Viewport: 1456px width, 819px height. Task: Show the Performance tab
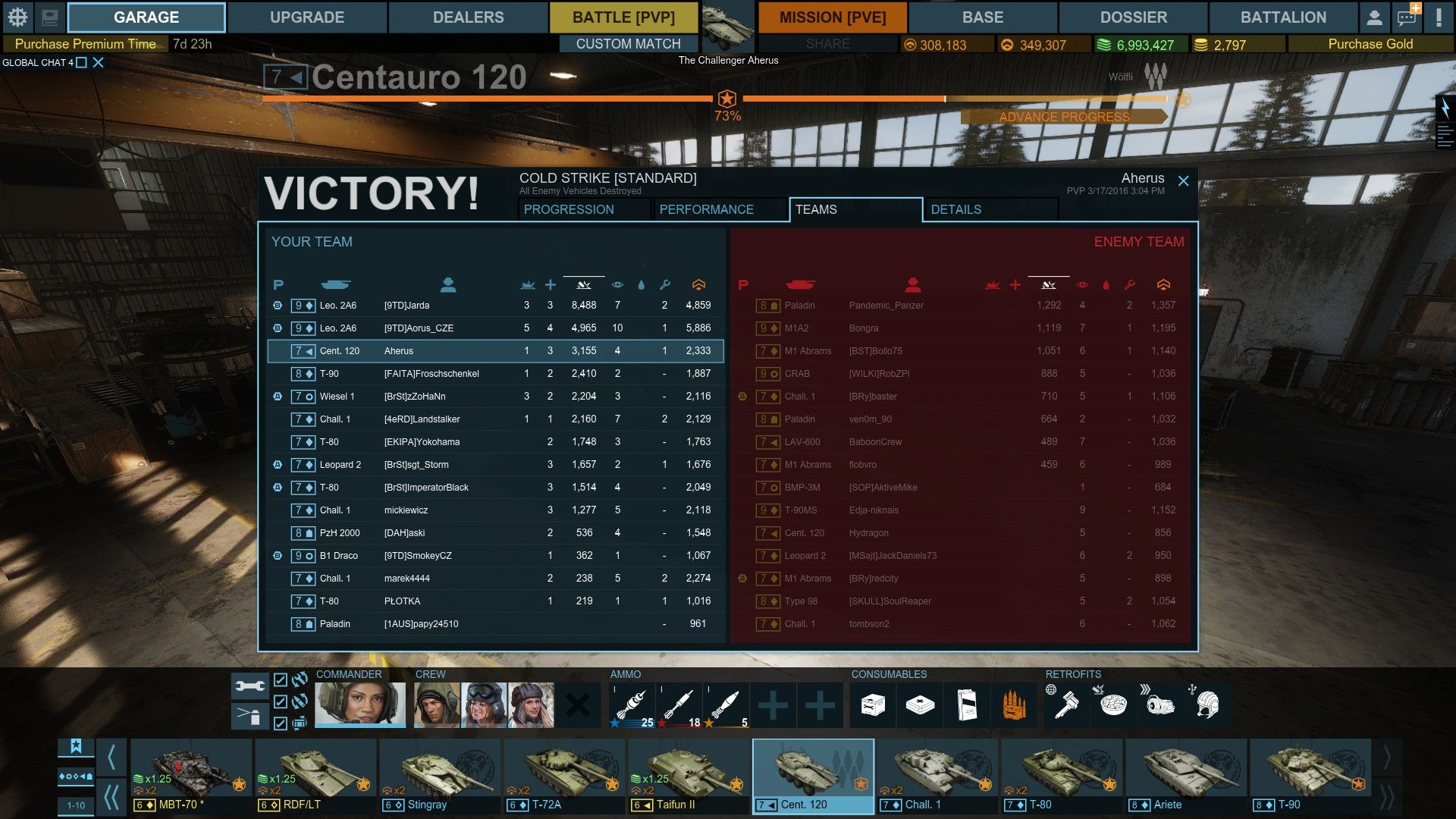[x=706, y=209]
